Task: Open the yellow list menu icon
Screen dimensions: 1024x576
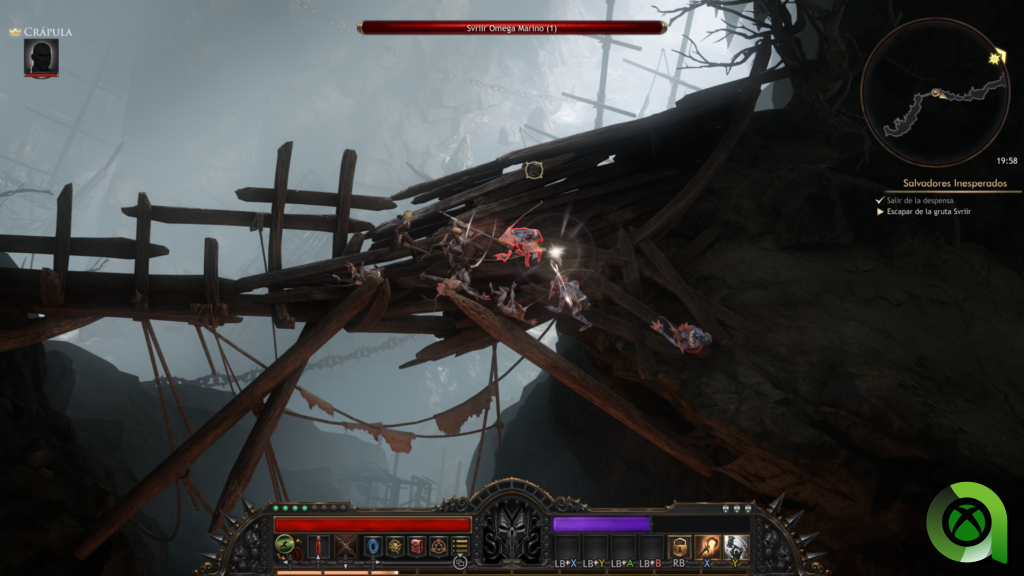Action: click(x=460, y=546)
